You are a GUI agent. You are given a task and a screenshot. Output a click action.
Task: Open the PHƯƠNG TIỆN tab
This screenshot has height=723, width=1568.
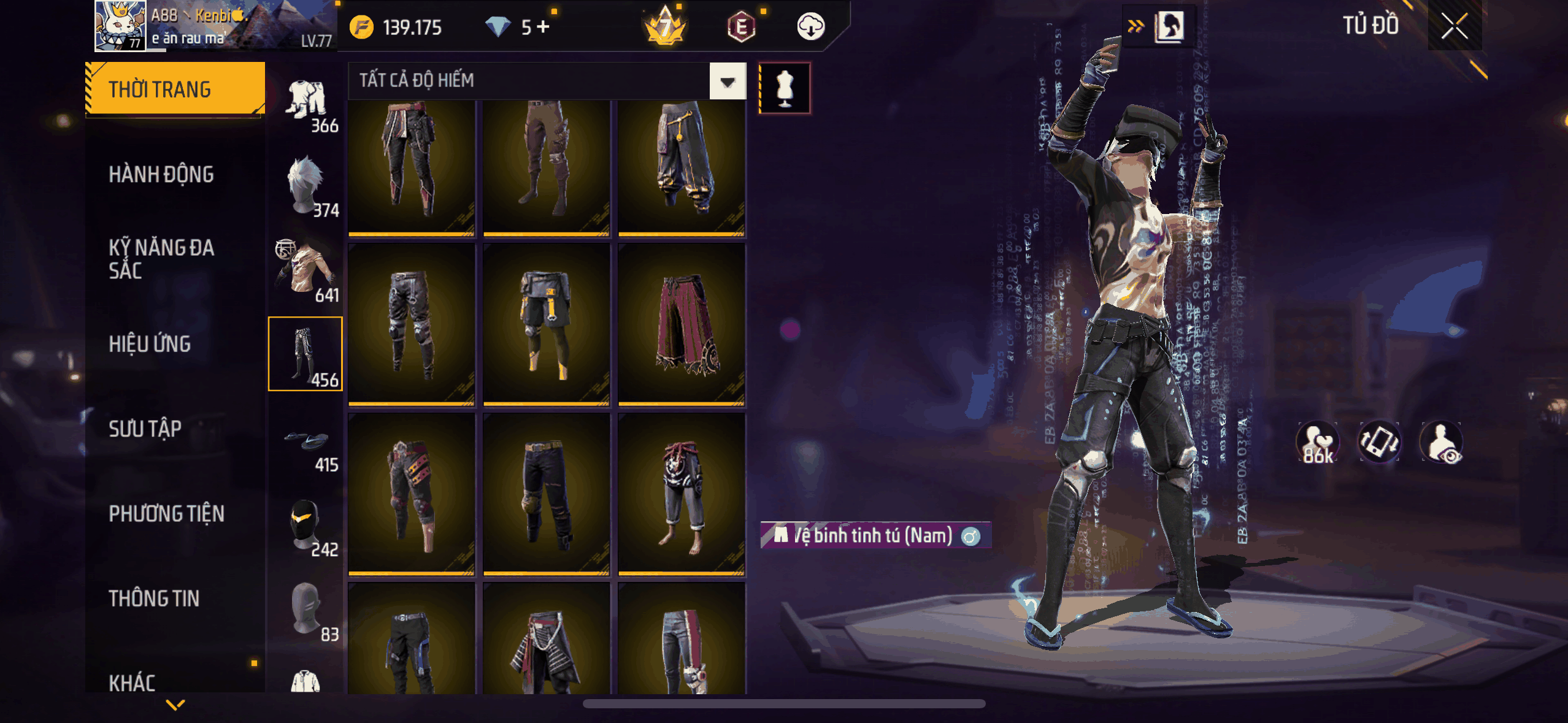tap(166, 513)
